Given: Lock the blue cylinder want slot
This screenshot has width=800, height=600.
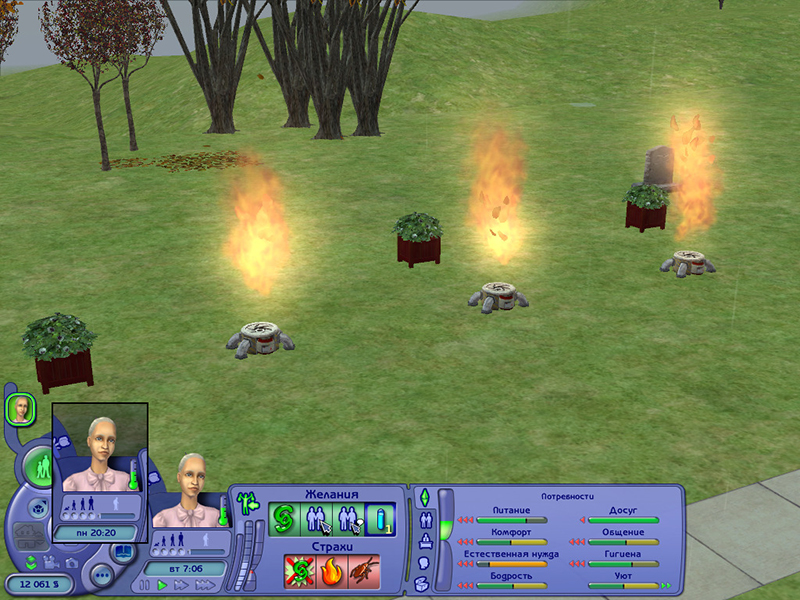Looking at the screenshot, I should (381, 519).
